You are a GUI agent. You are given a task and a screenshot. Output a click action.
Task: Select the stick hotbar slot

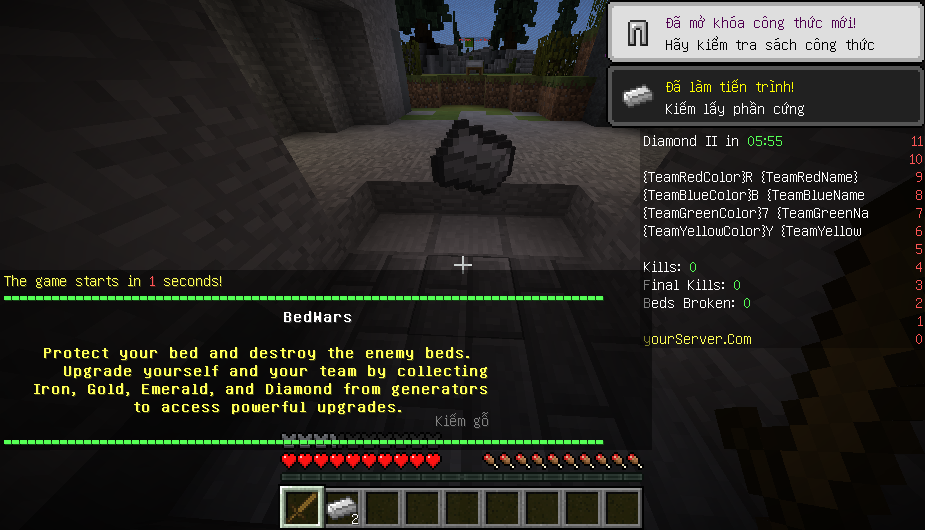pyautogui.click(x=301, y=507)
